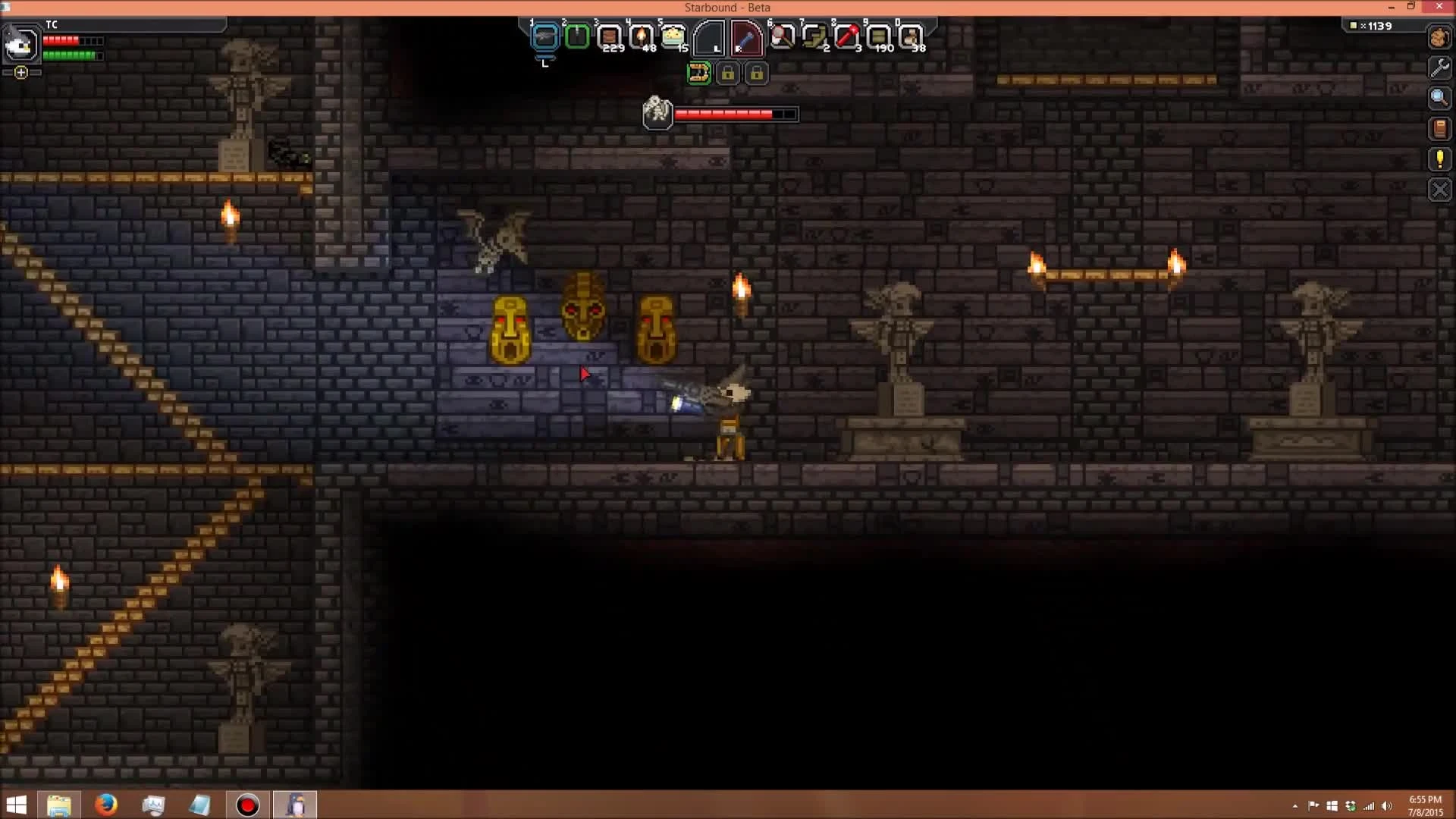Toggle the right-hand lock below the hotbar
1456x819 pixels.
click(758, 73)
